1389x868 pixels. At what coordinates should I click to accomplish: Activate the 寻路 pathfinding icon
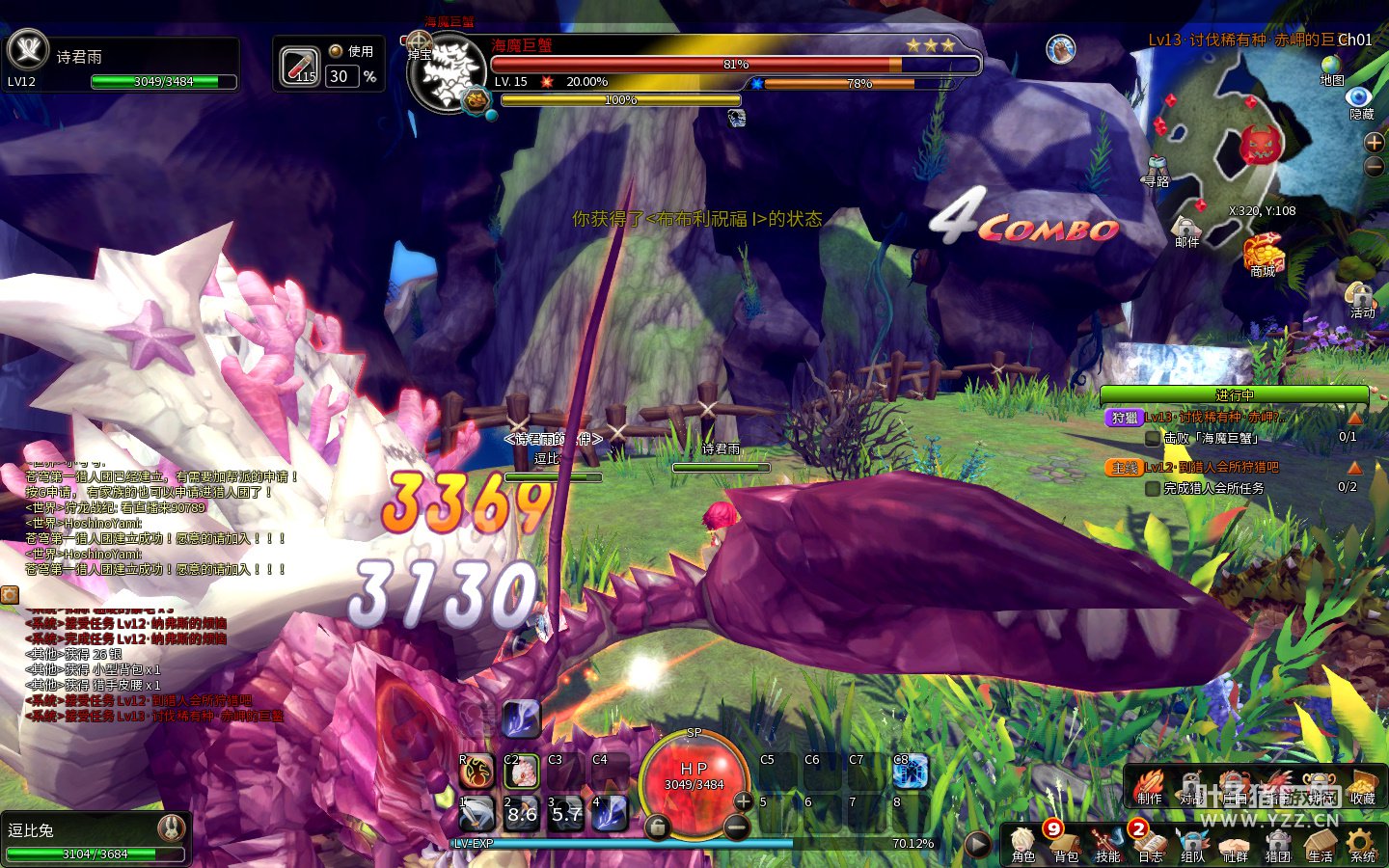coord(1157,169)
